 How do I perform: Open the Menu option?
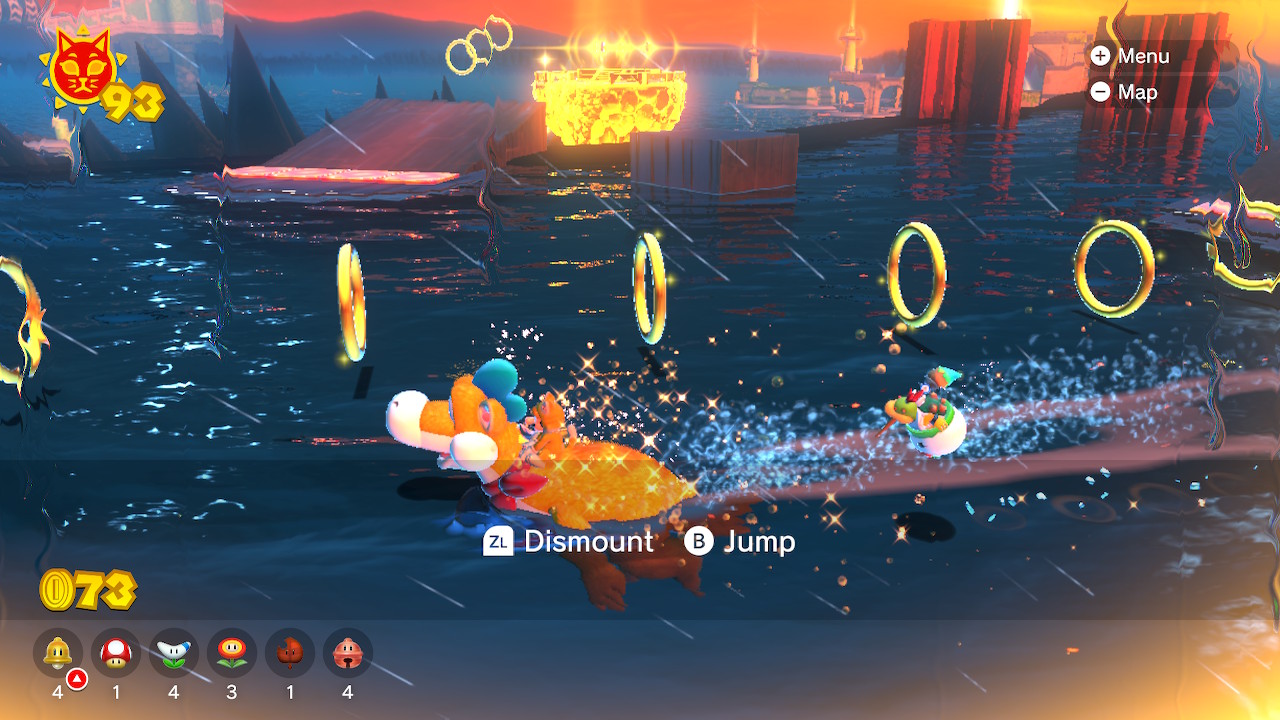pos(1131,56)
